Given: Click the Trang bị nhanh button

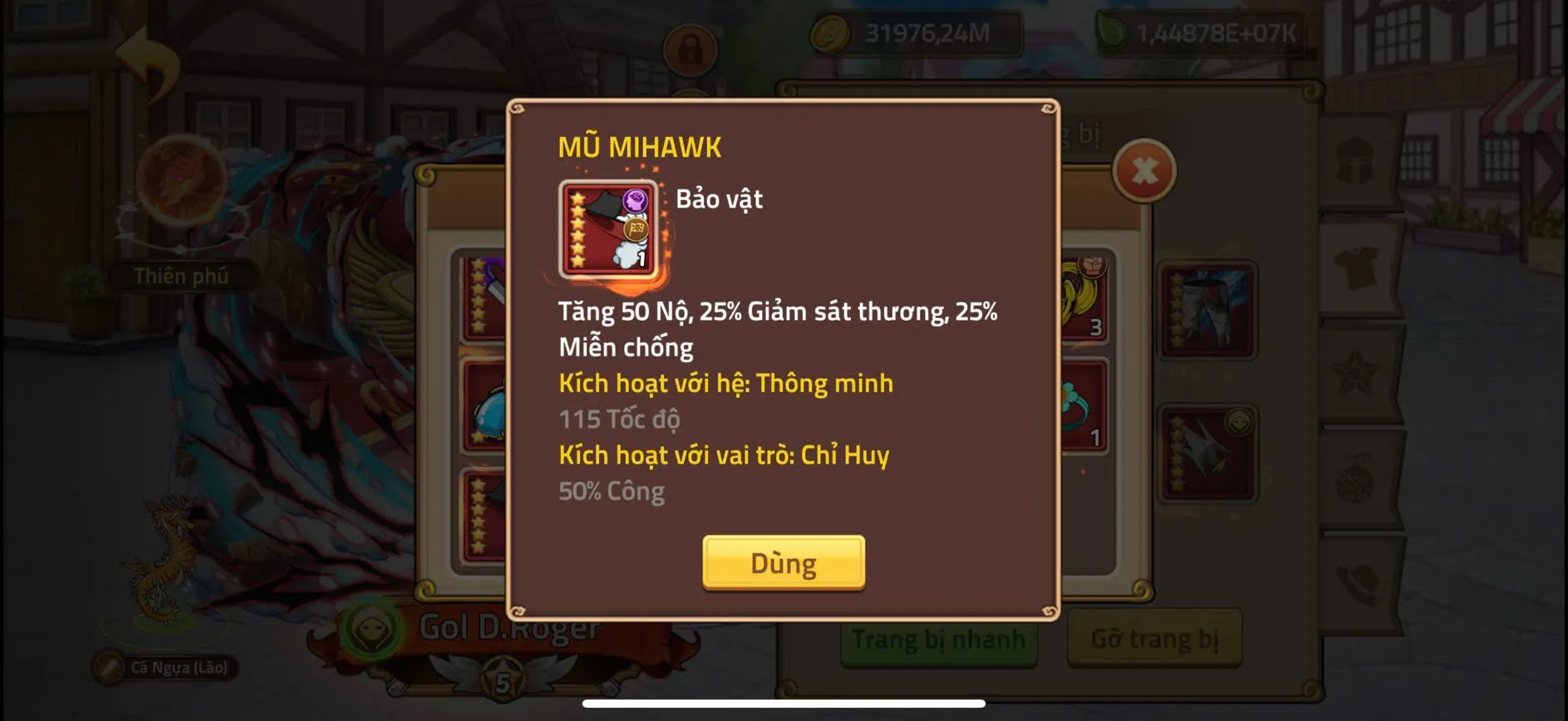Looking at the screenshot, I should tap(939, 640).
